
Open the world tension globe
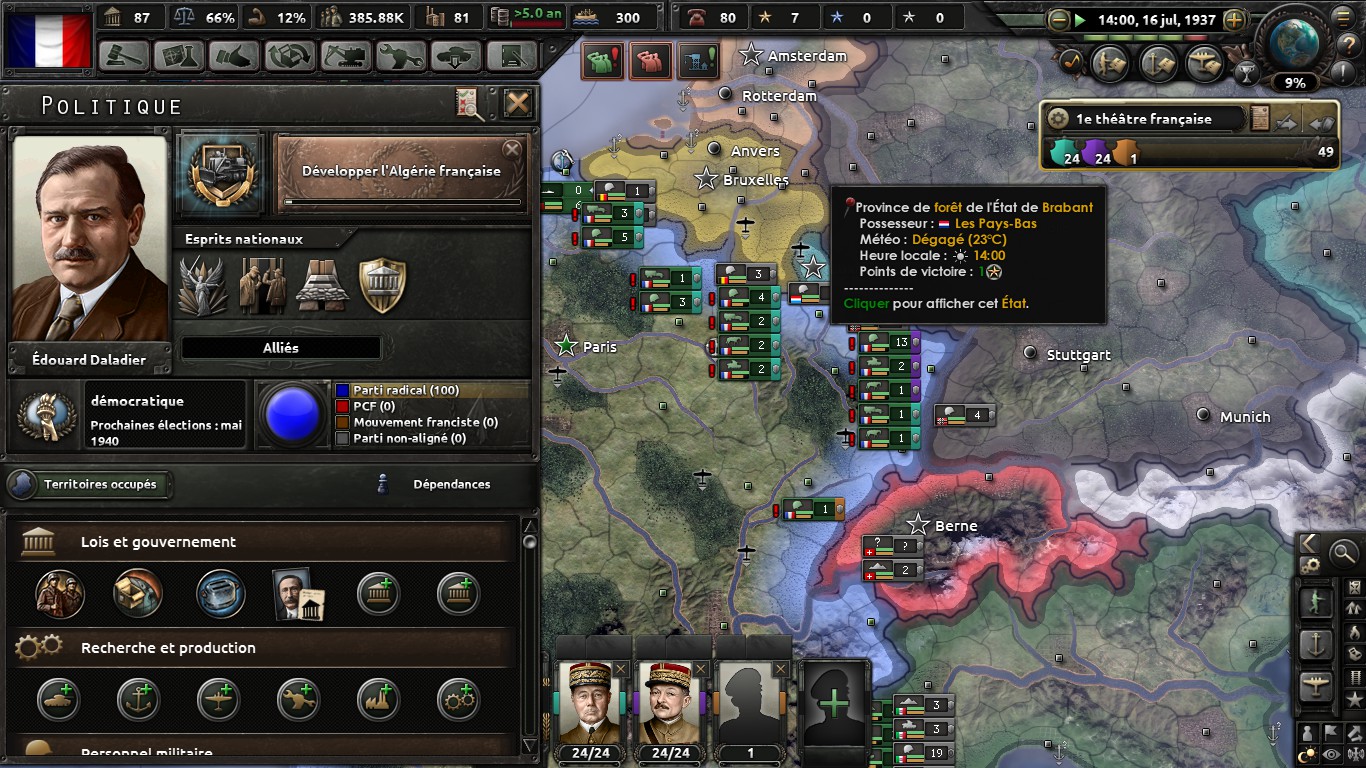pyautogui.click(x=1294, y=40)
